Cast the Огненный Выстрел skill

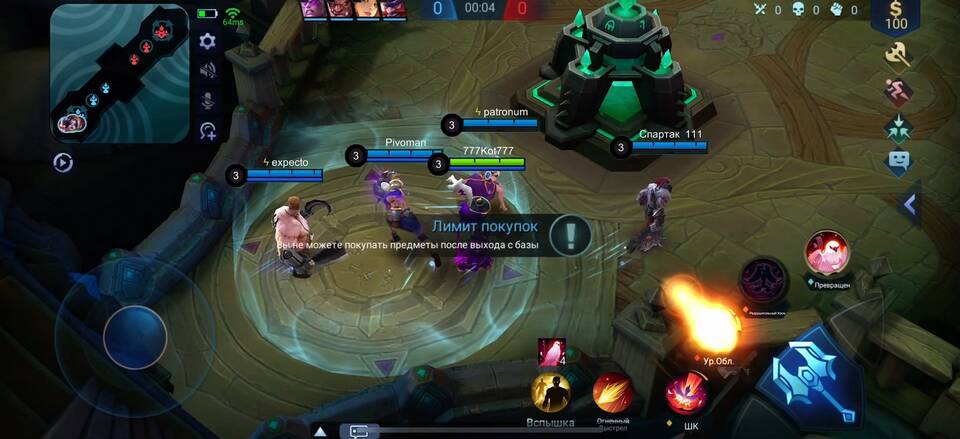pyautogui.click(x=611, y=393)
